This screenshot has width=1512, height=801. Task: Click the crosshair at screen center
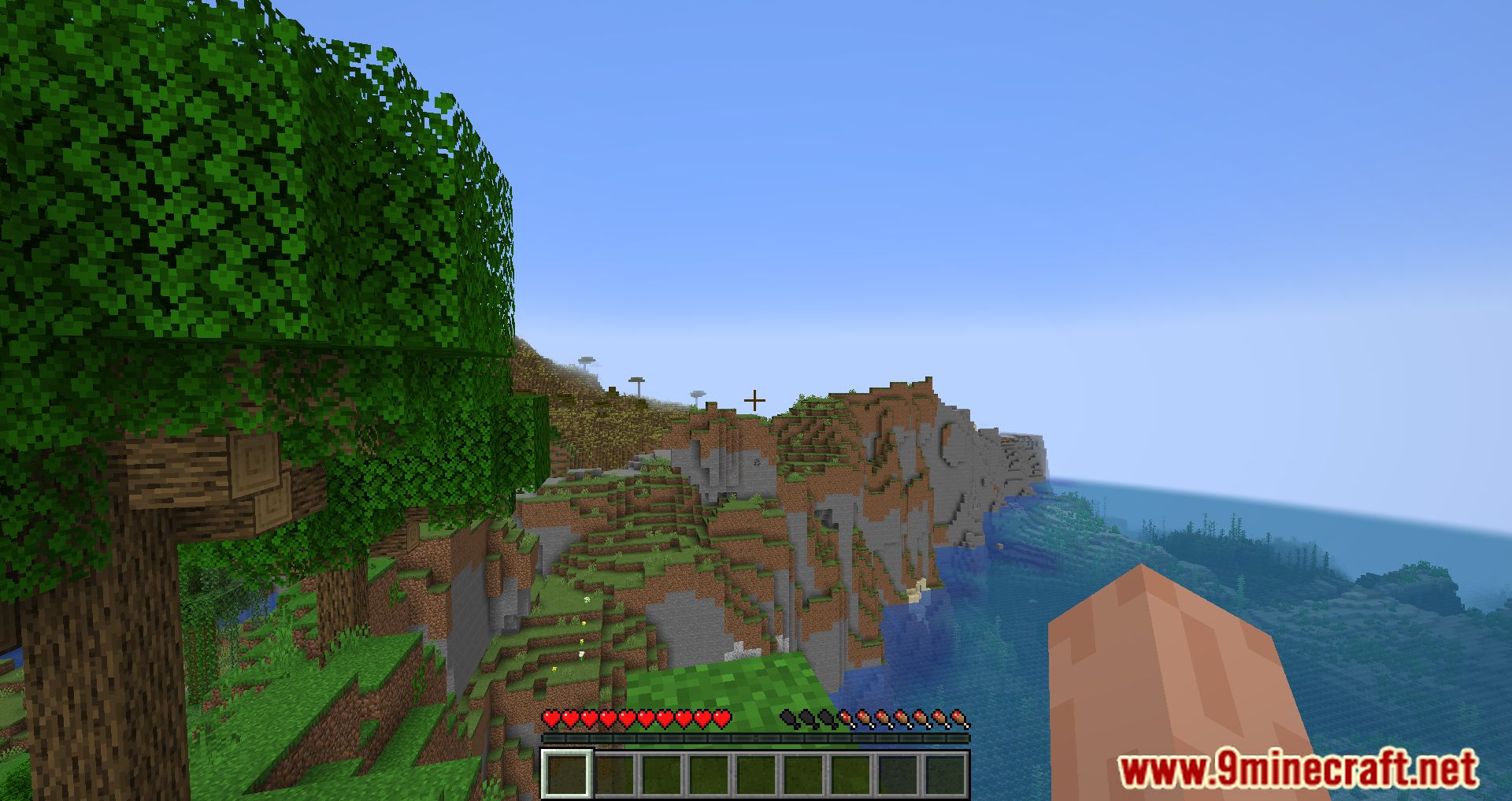[x=754, y=399]
